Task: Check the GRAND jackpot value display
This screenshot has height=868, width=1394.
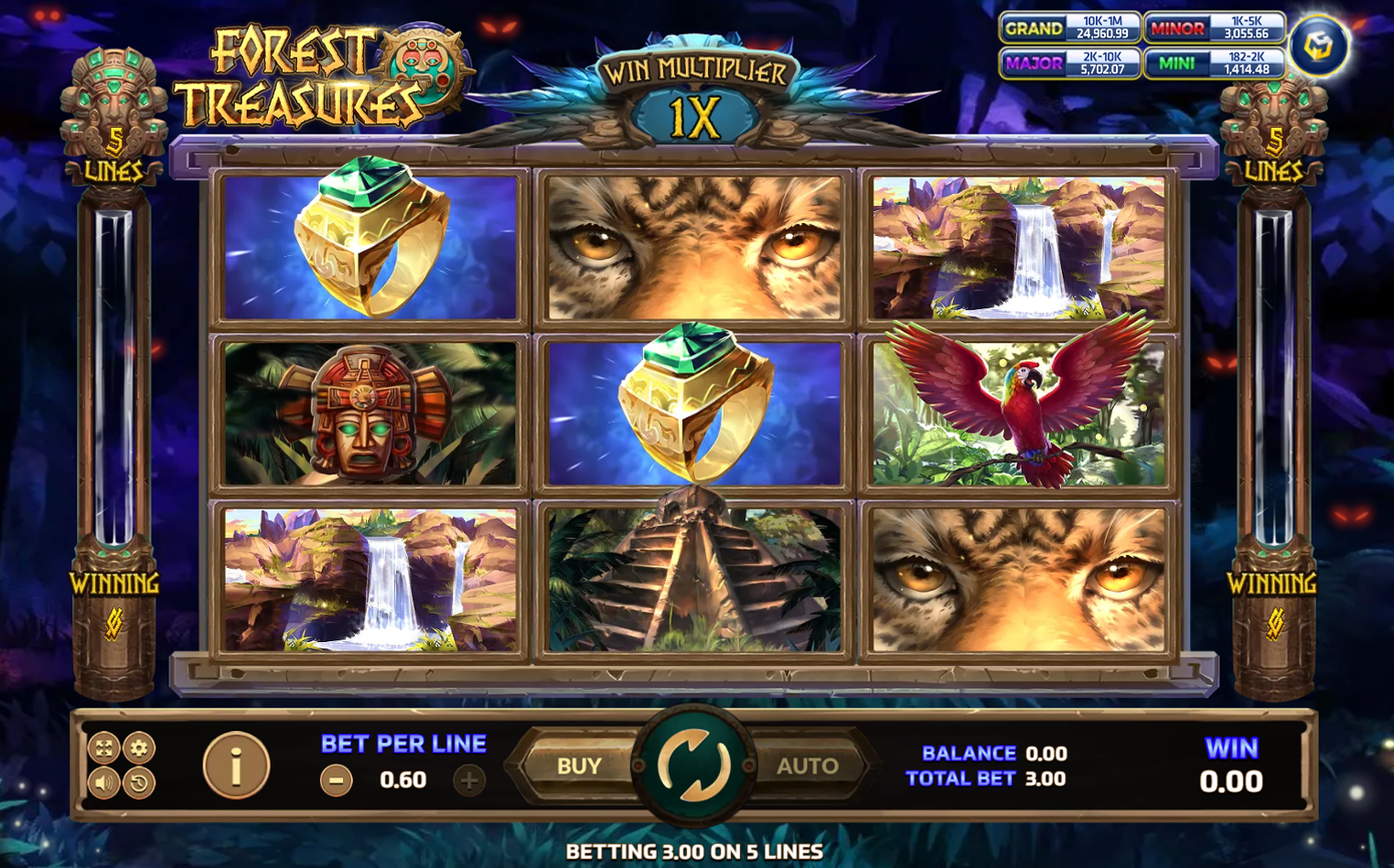Action: [1070, 28]
